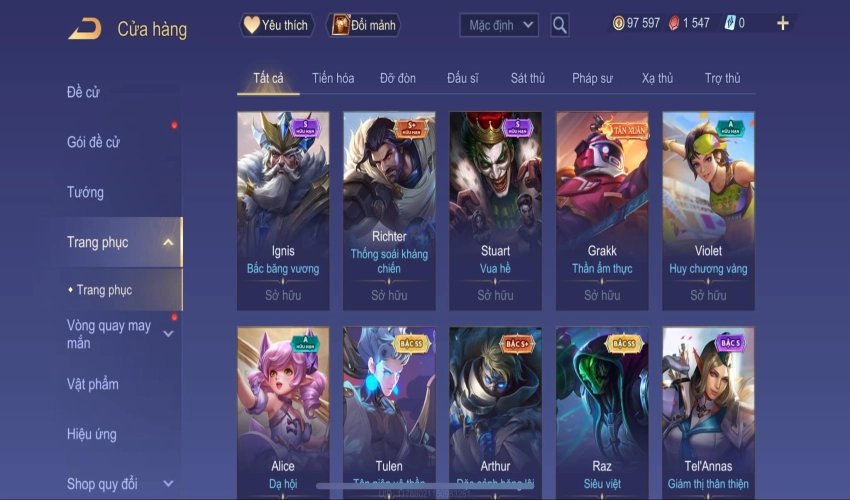This screenshot has height=500, width=850.
Task: Expand the Mặc định sort dropdown
Action: pyautogui.click(x=499, y=25)
